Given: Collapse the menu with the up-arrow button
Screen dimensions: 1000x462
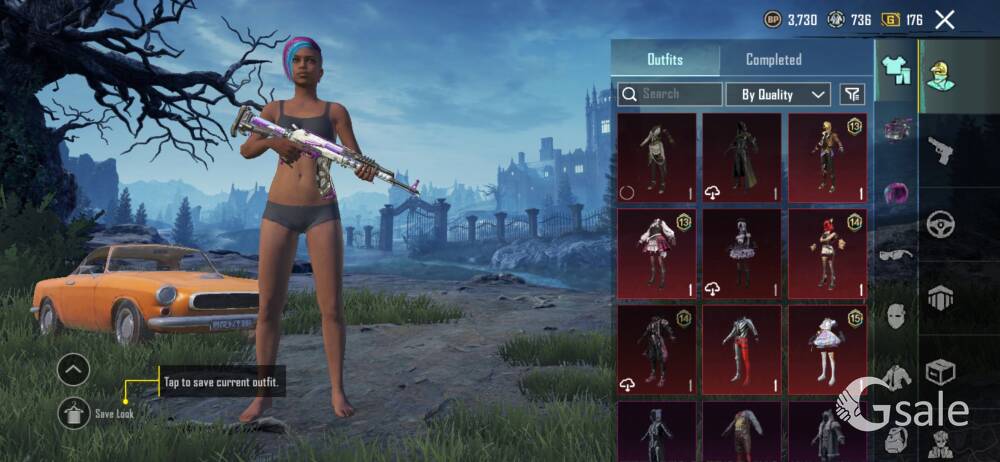Looking at the screenshot, I should pyautogui.click(x=74, y=370).
